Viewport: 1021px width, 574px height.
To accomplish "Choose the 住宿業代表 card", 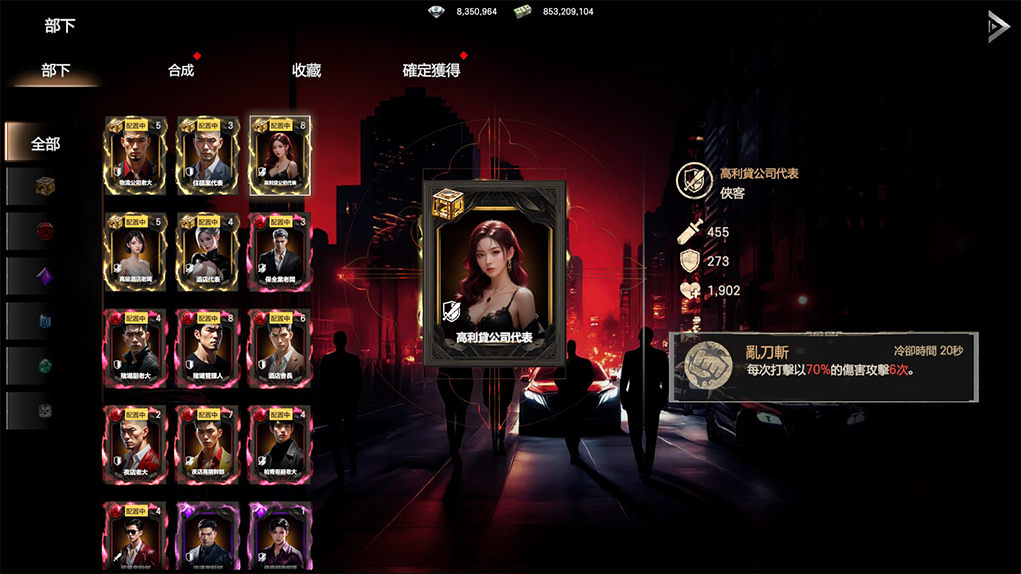I will coord(208,156).
